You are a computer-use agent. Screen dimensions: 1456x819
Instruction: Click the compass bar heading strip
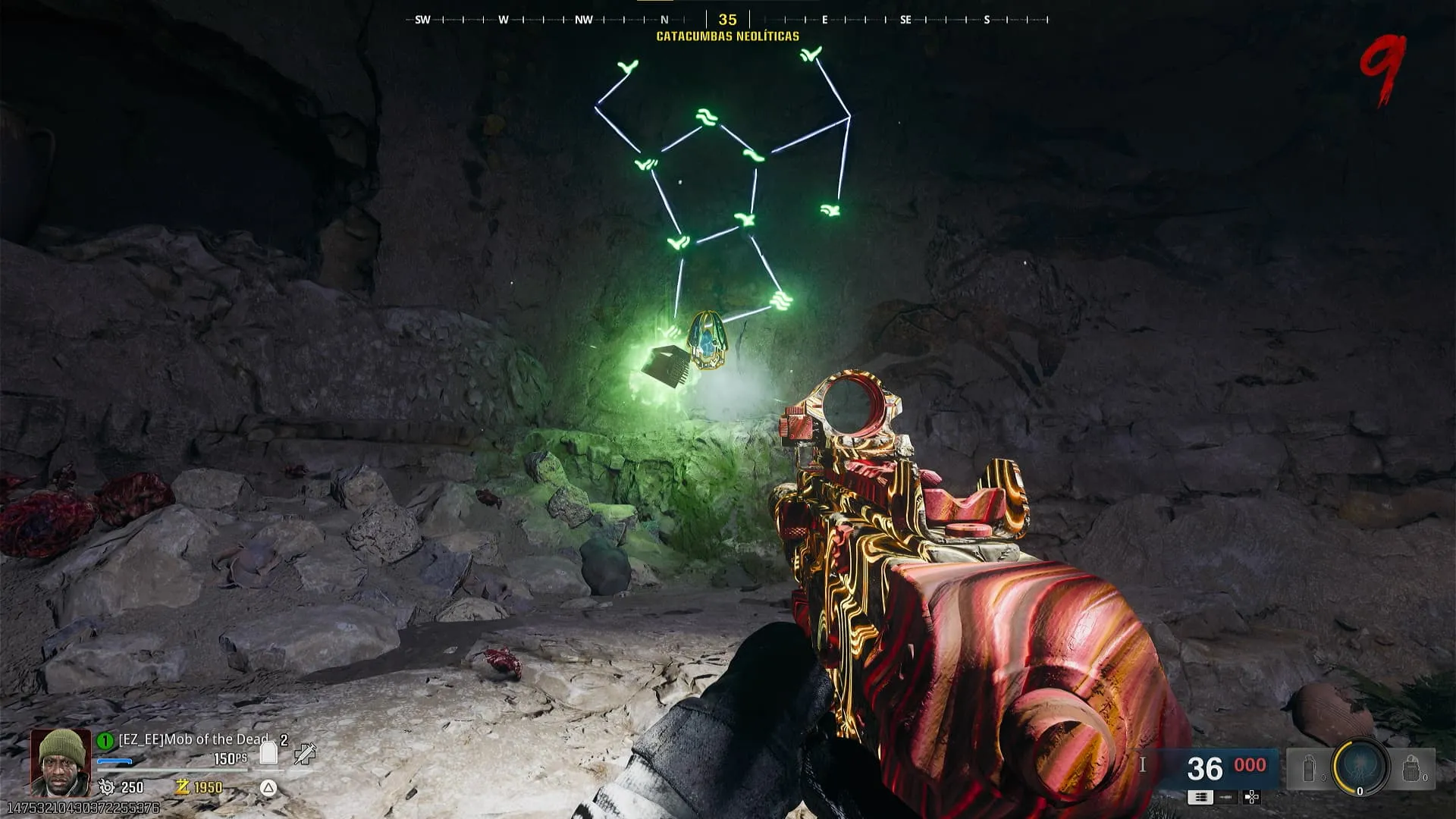pyautogui.click(x=727, y=20)
